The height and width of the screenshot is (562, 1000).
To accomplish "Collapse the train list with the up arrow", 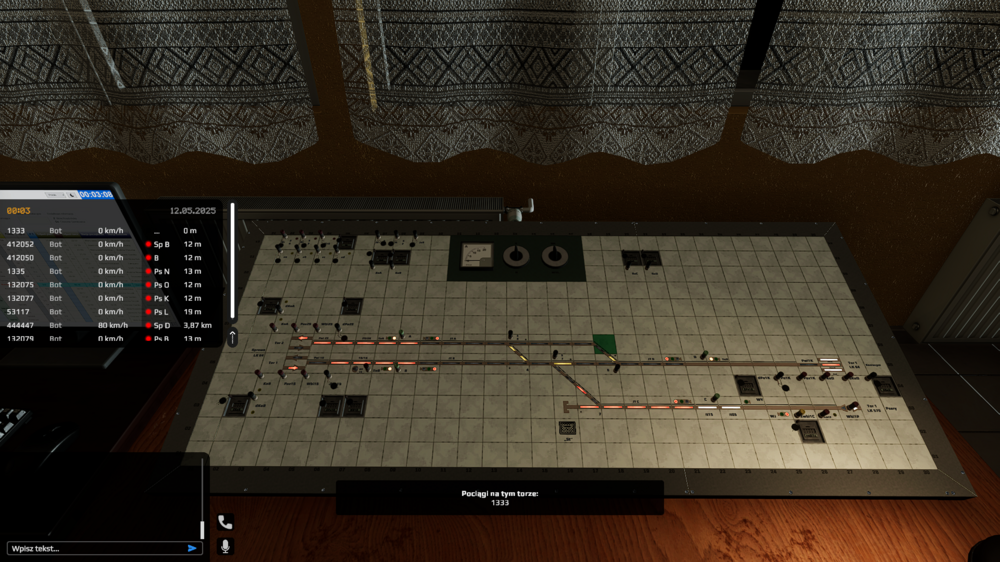I will [233, 338].
